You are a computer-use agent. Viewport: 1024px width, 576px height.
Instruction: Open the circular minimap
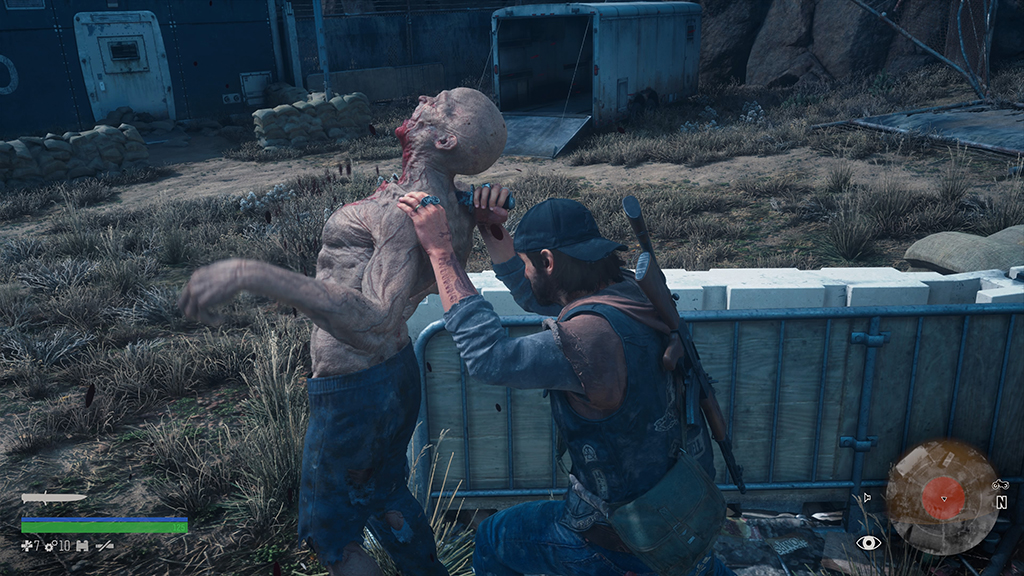[942, 497]
